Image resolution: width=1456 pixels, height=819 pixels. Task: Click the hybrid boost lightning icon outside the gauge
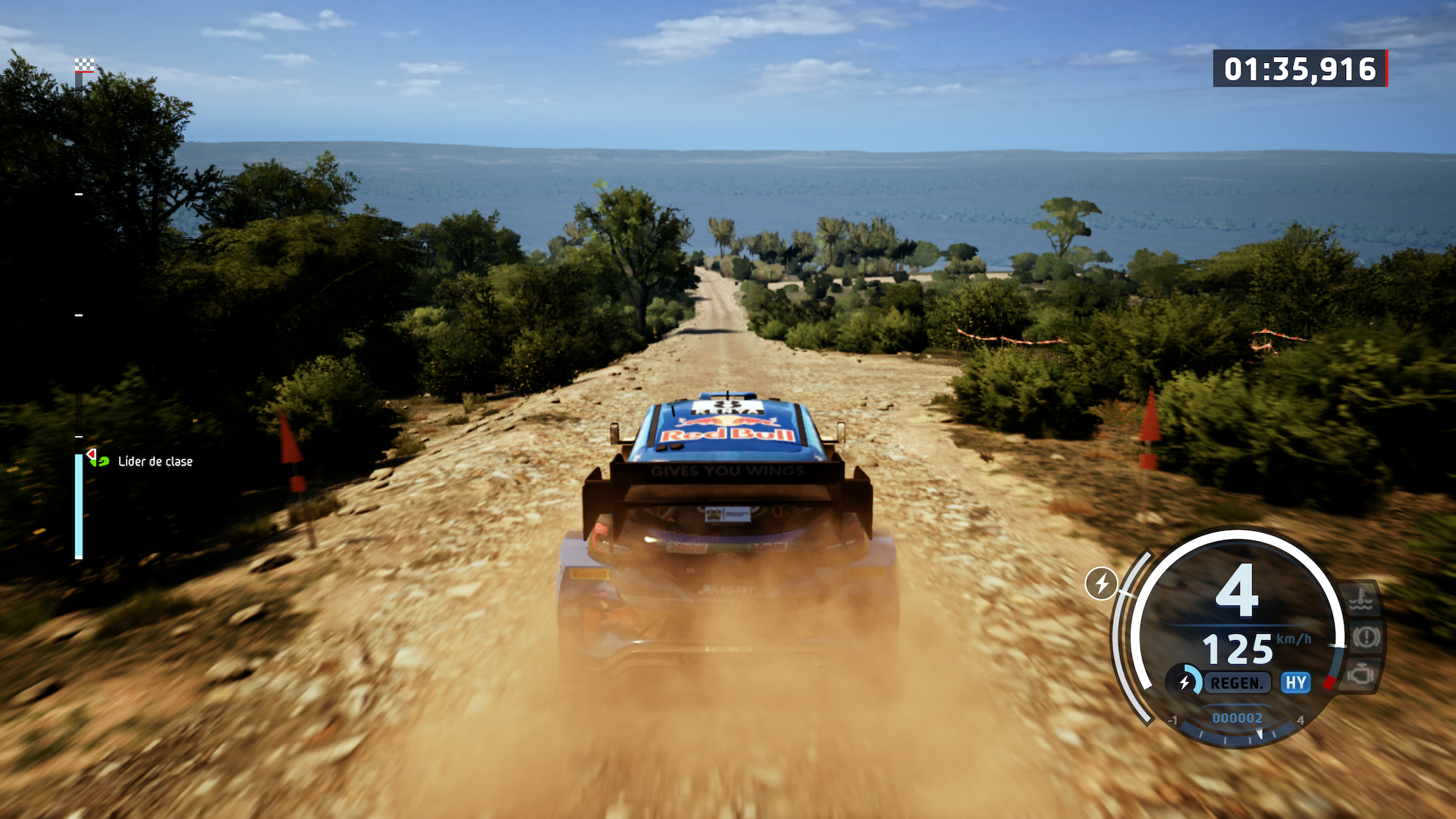click(1101, 583)
